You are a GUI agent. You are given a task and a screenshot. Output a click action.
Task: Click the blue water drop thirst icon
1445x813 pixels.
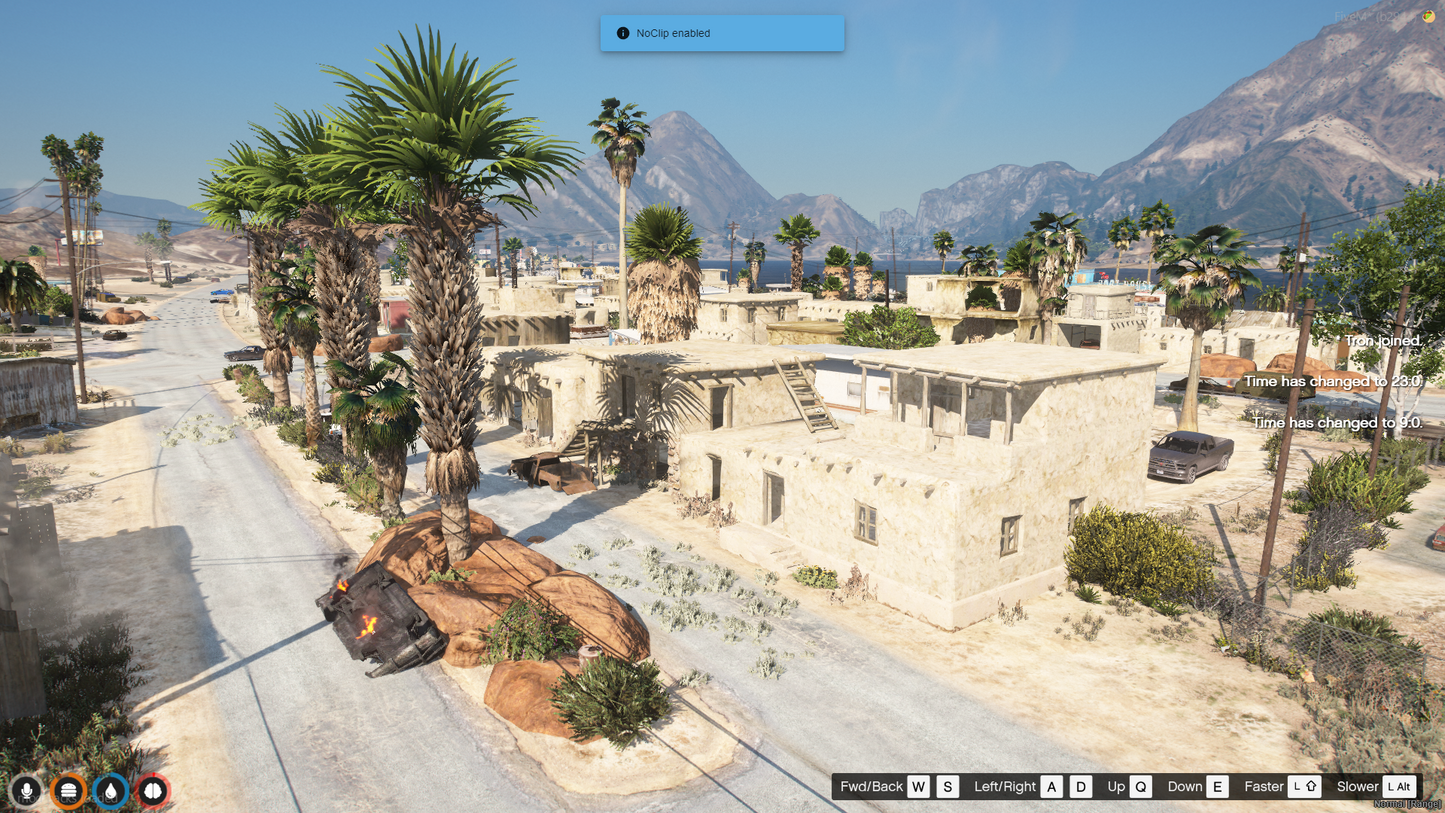pos(111,791)
